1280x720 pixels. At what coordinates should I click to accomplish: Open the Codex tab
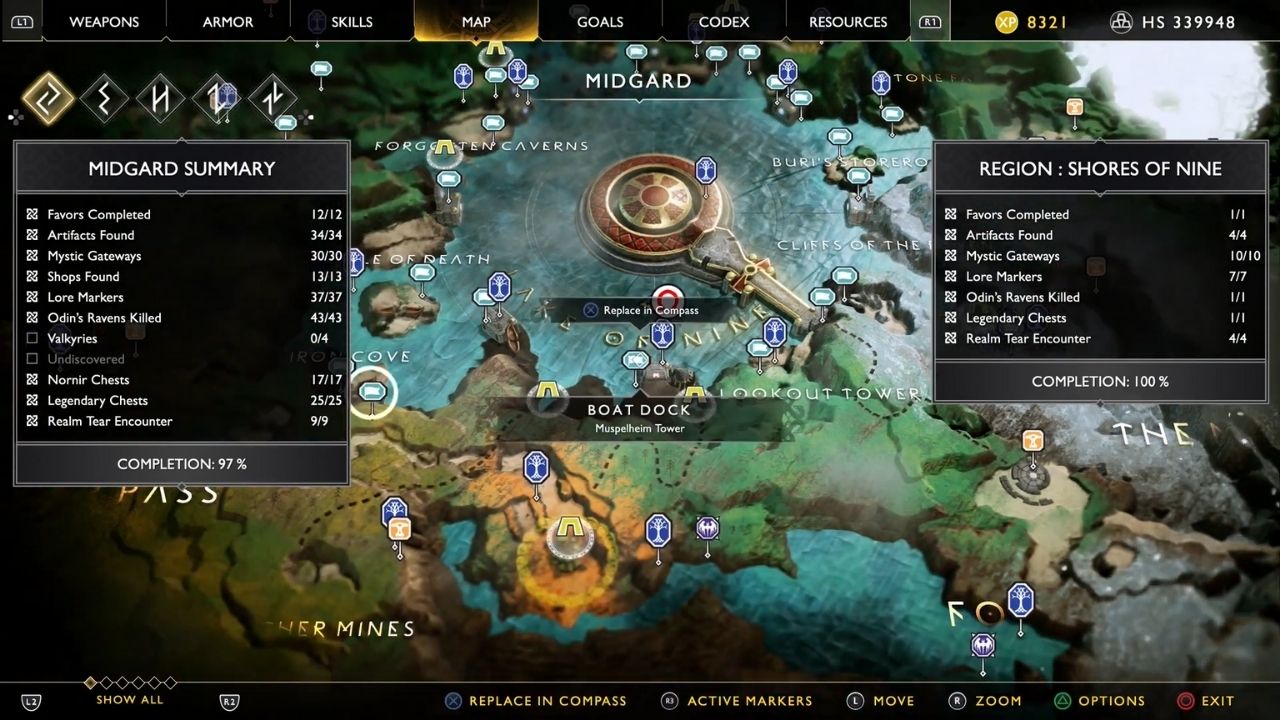point(724,21)
